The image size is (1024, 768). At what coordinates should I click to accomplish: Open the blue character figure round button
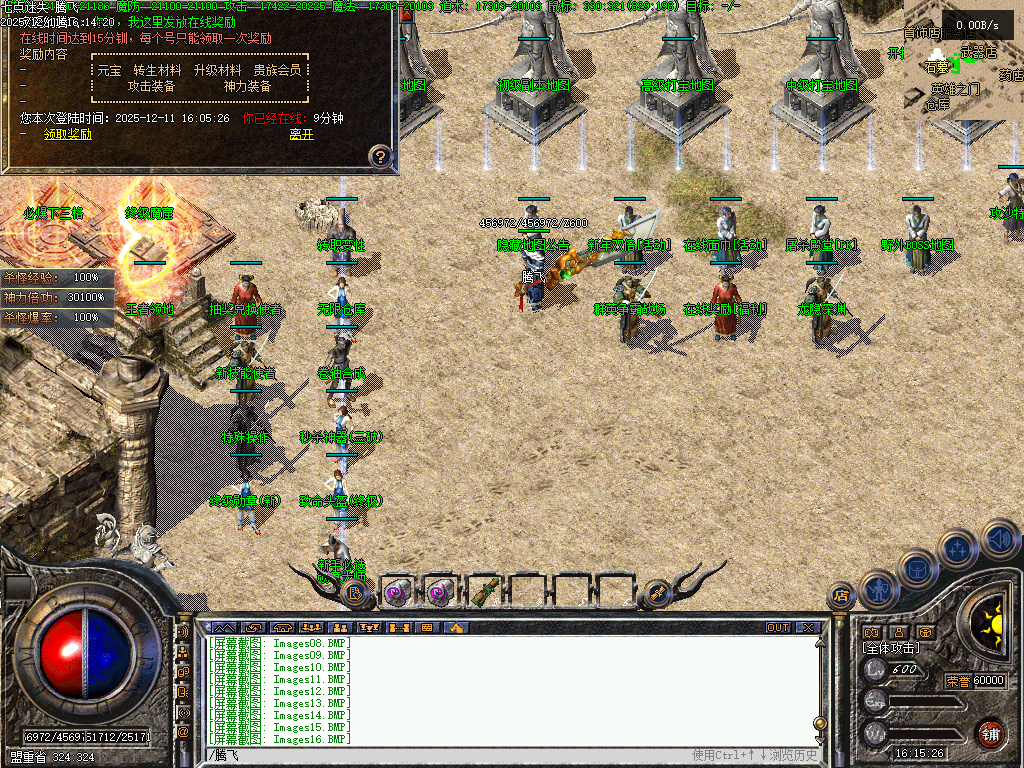(879, 589)
